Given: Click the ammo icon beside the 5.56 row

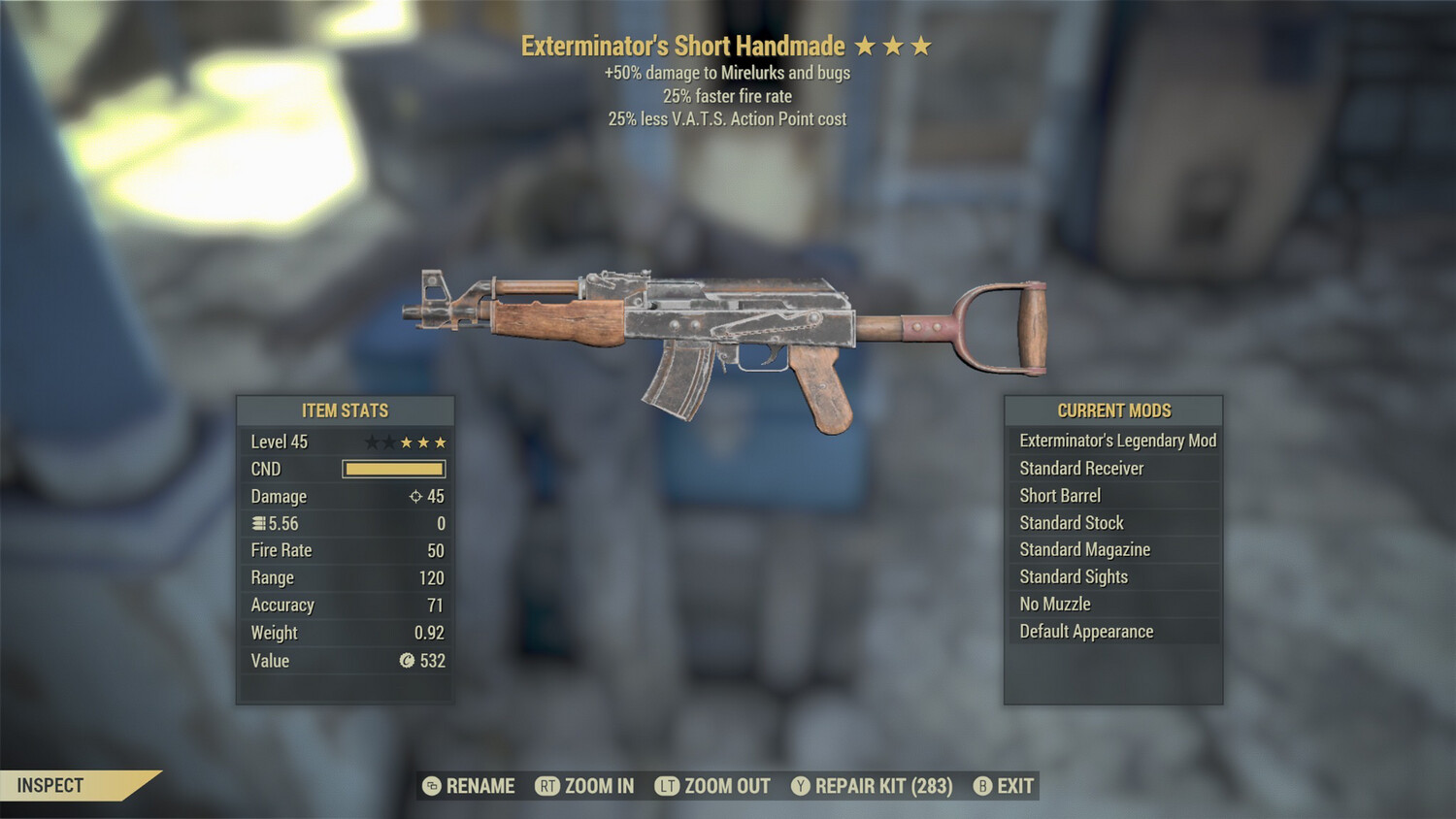Looking at the screenshot, I should pyautogui.click(x=256, y=523).
